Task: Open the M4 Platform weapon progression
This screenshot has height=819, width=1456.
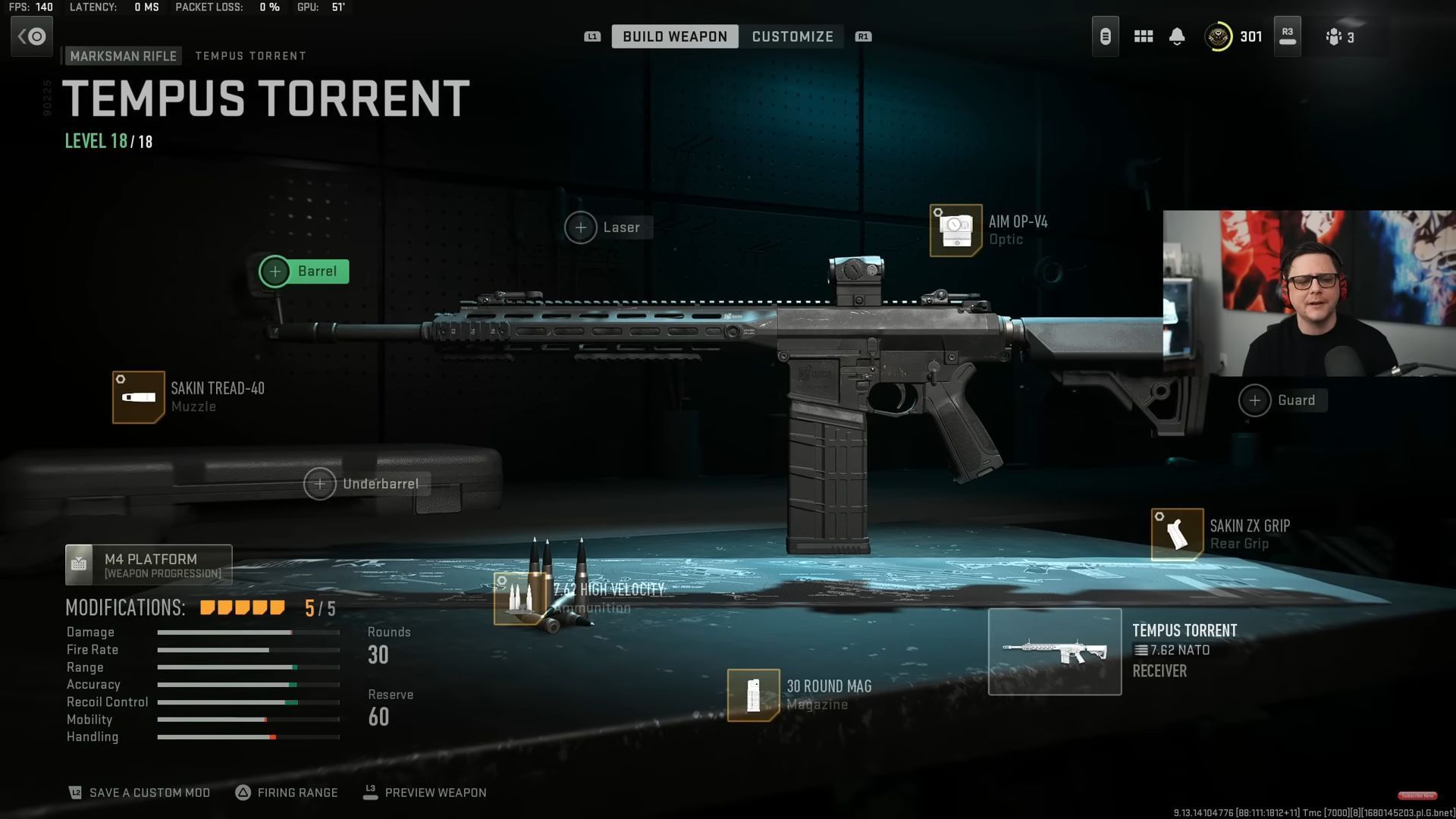Action: (x=149, y=564)
